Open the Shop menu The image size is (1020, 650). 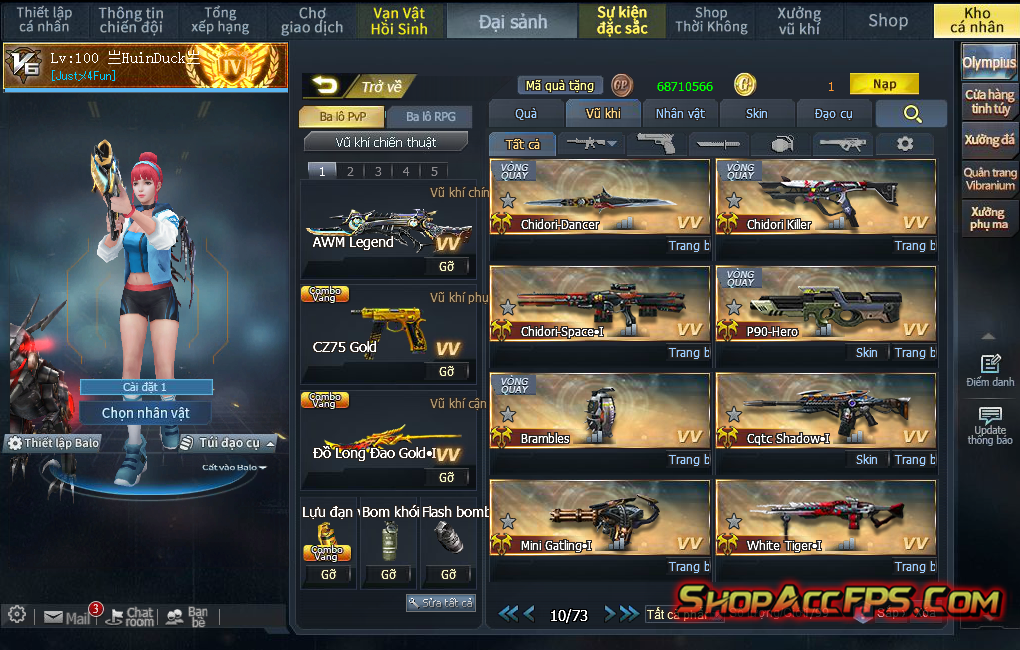pos(887,20)
